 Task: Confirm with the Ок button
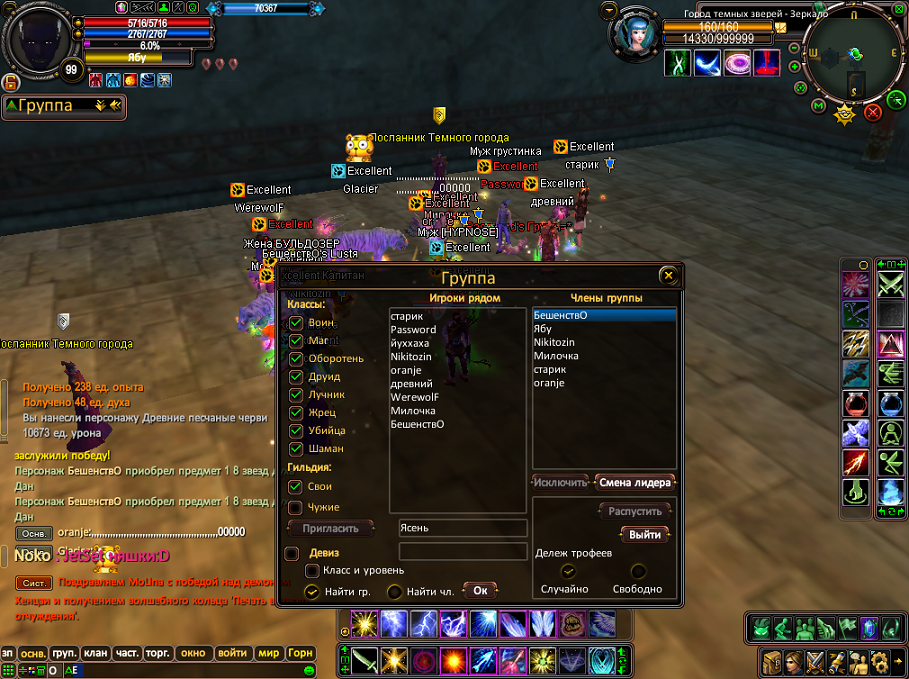[x=480, y=591]
